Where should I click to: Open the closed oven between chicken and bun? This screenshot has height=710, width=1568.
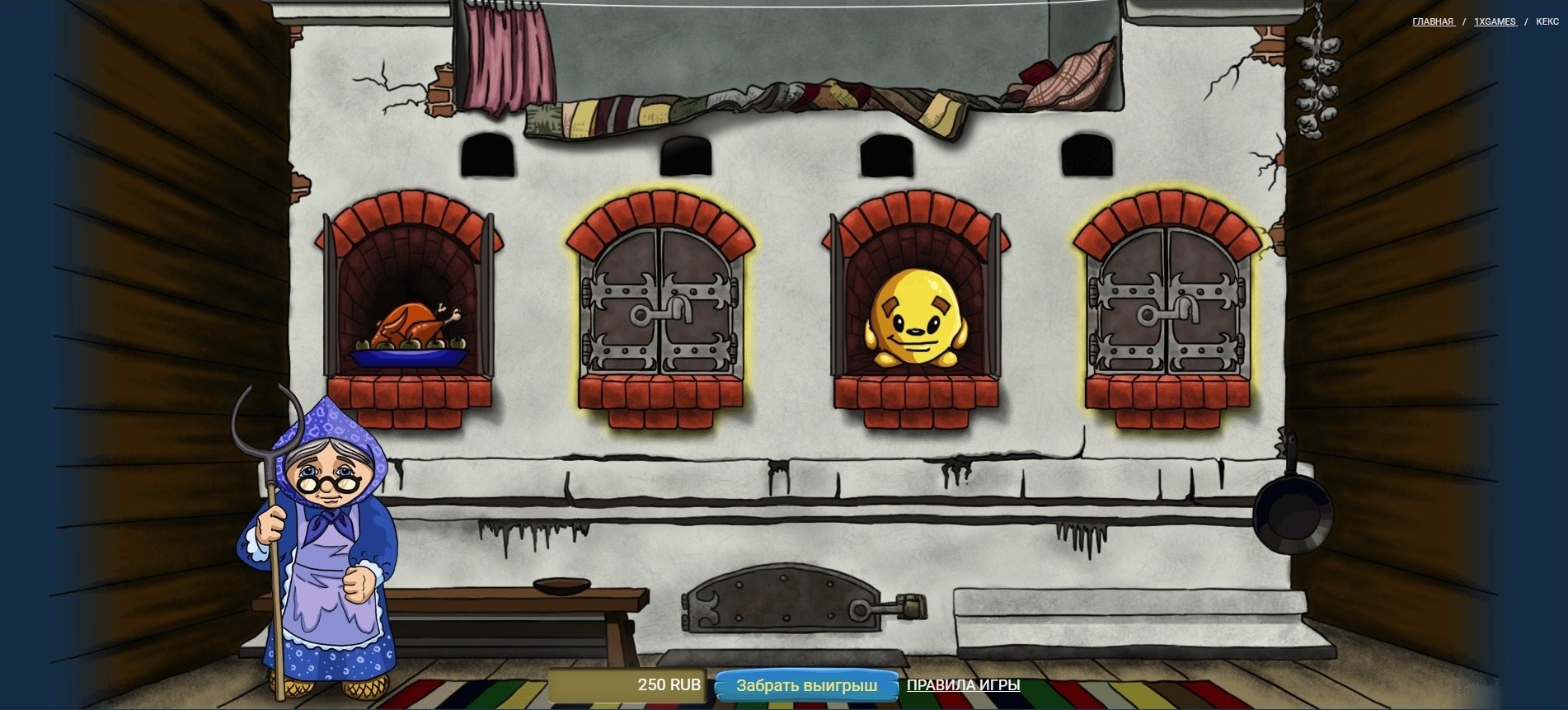click(660, 303)
